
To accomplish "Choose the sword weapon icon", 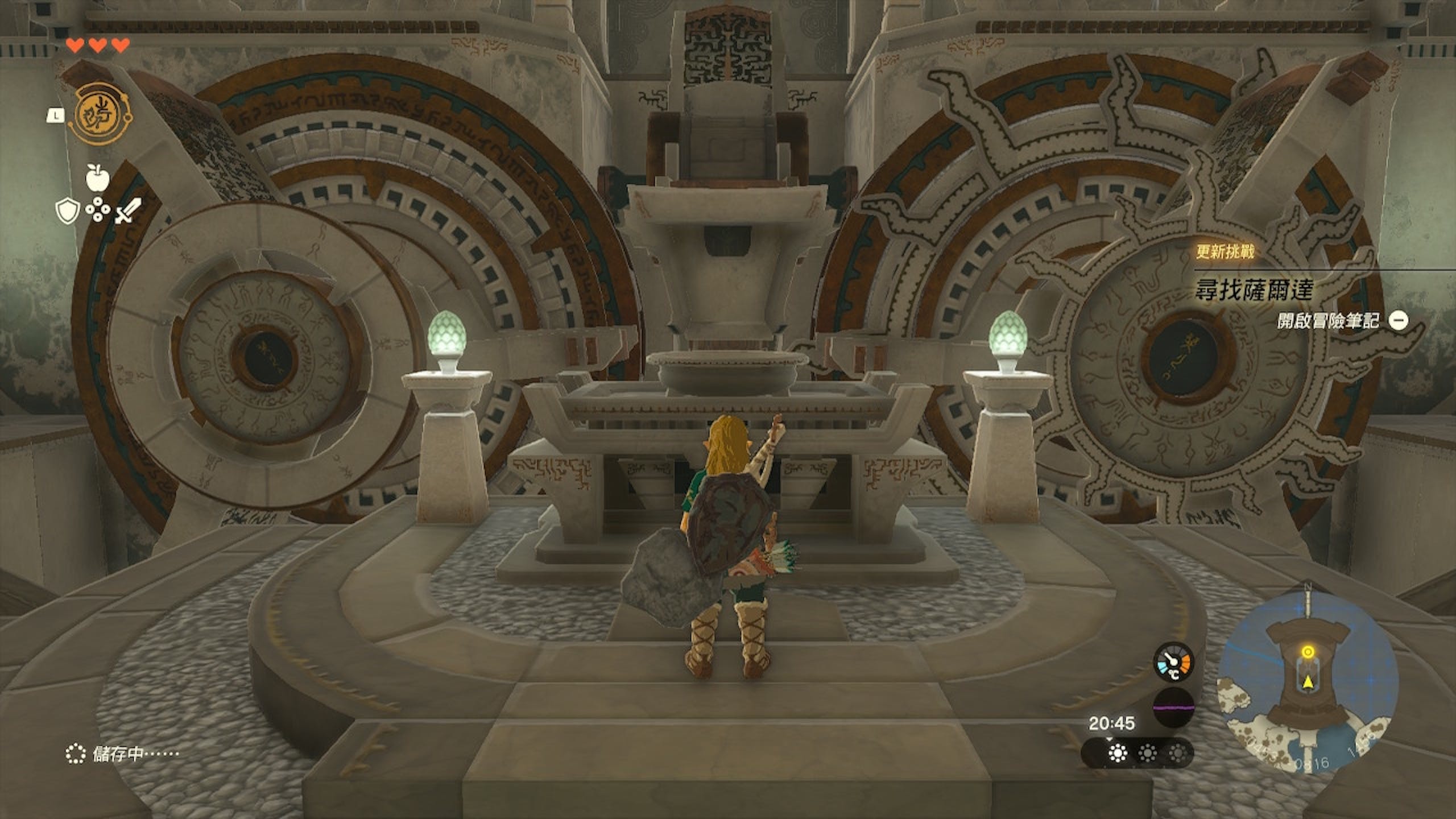I will pyautogui.click(x=128, y=212).
